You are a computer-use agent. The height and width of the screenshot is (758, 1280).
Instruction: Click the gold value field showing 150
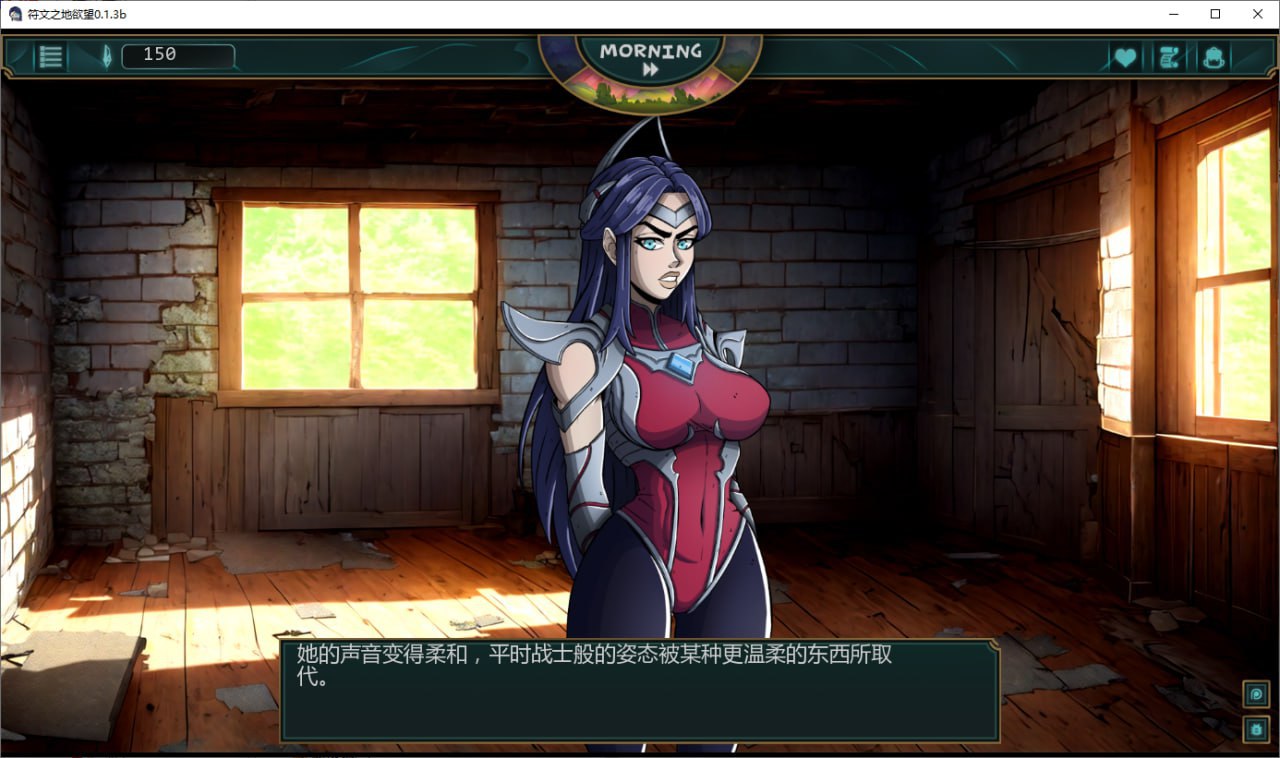(x=178, y=56)
